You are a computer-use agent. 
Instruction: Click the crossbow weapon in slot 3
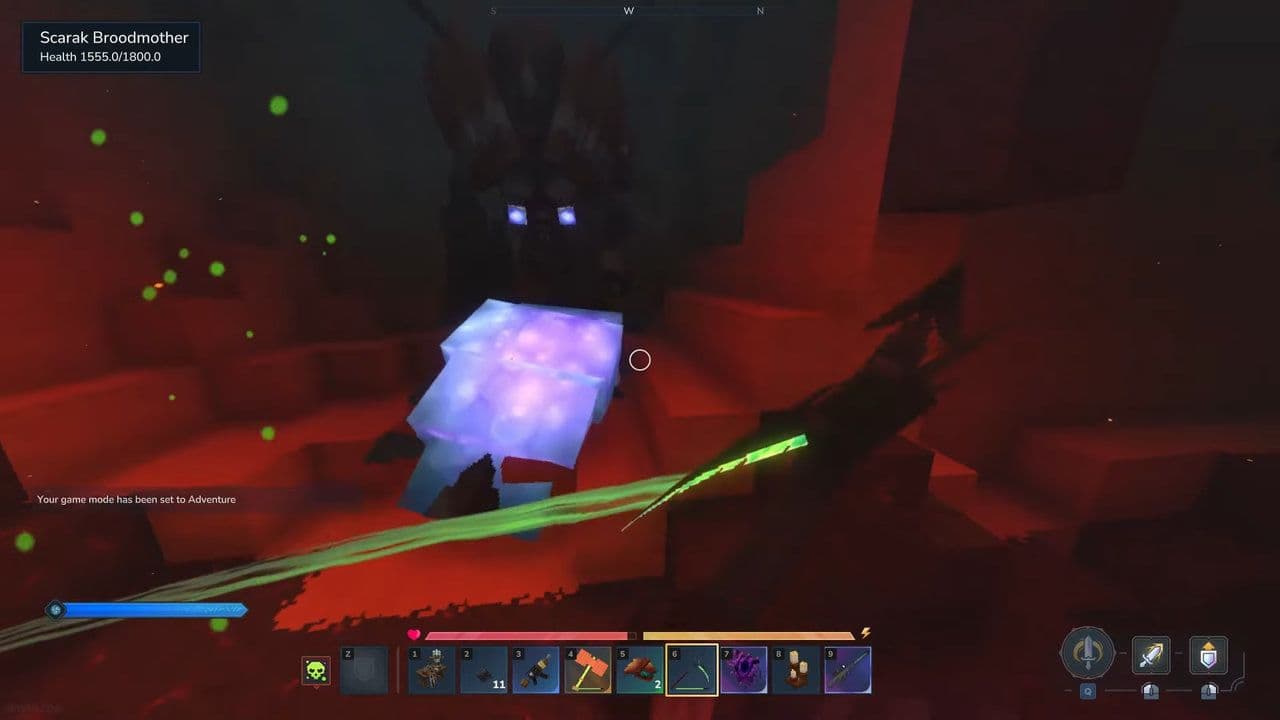(536, 670)
